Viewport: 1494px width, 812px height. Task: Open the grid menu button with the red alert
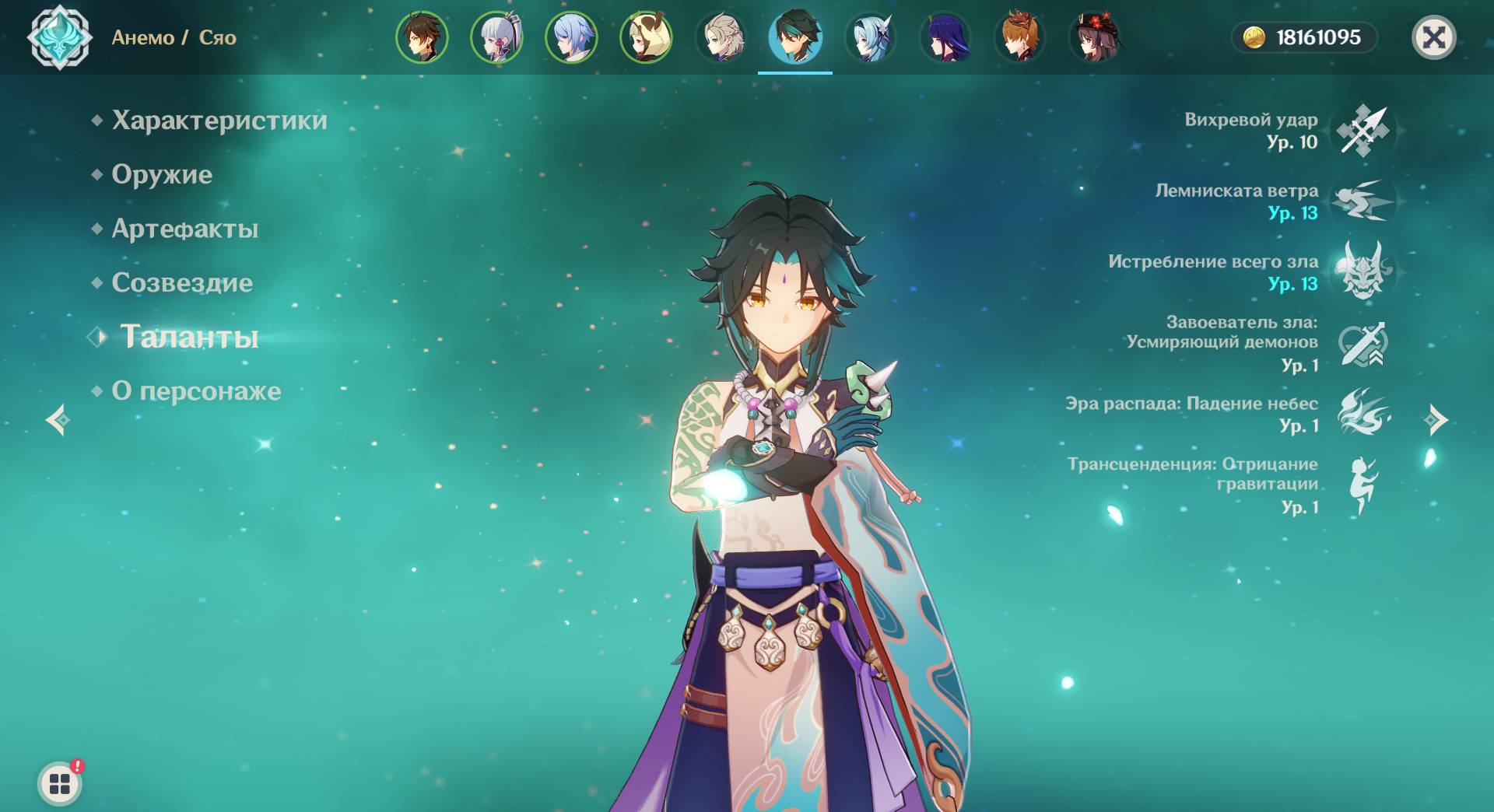click(60, 783)
